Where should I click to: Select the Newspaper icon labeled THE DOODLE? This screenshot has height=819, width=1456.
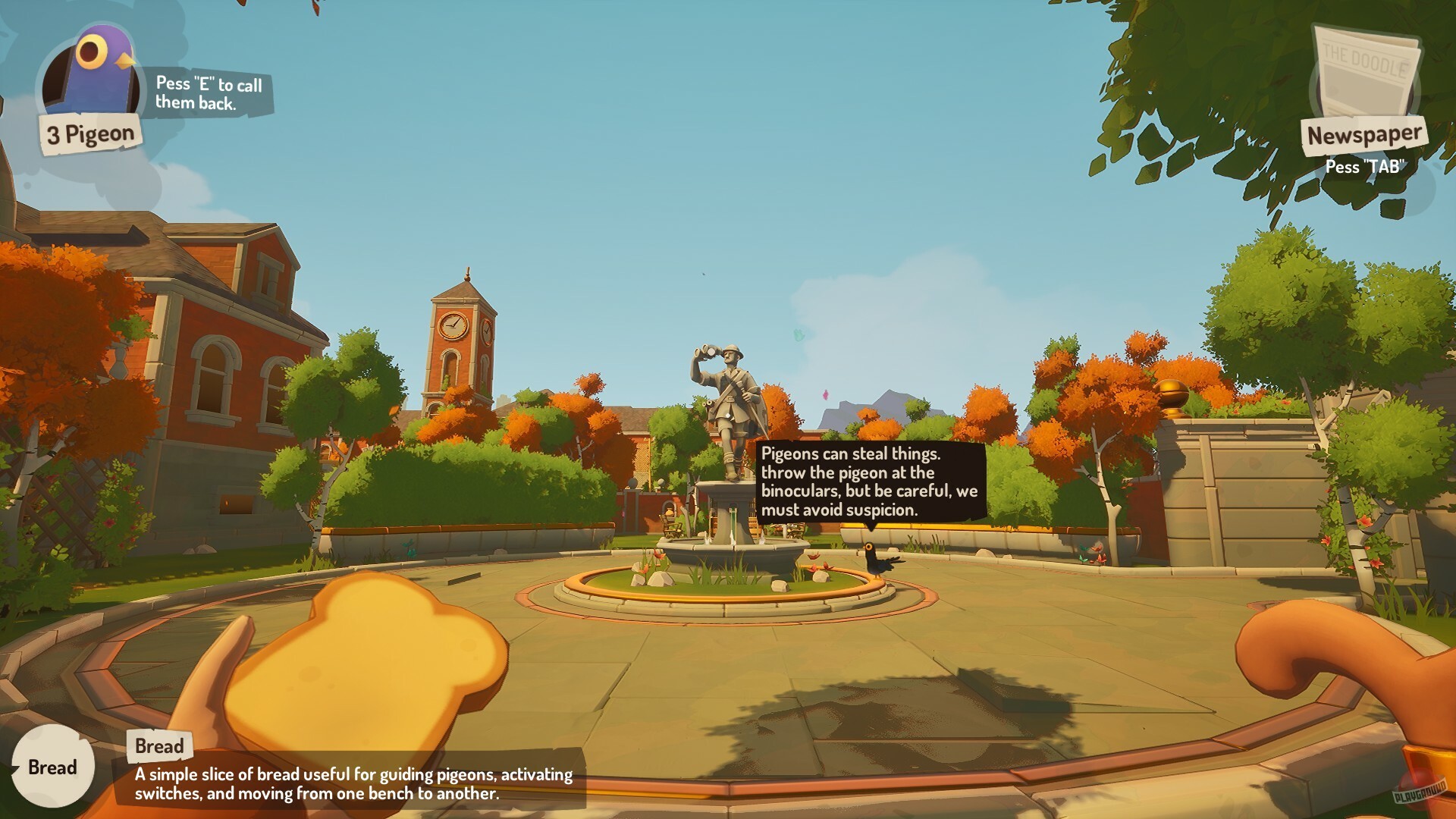1367,68
